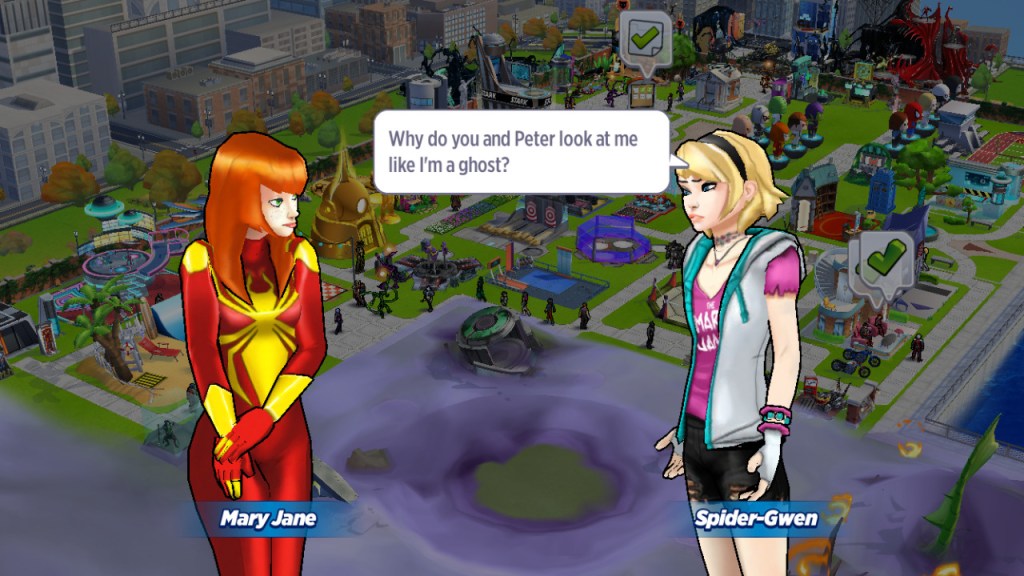Collect the green checkmark bubble beside Spider-Gwen

click(x=883, y=262)
